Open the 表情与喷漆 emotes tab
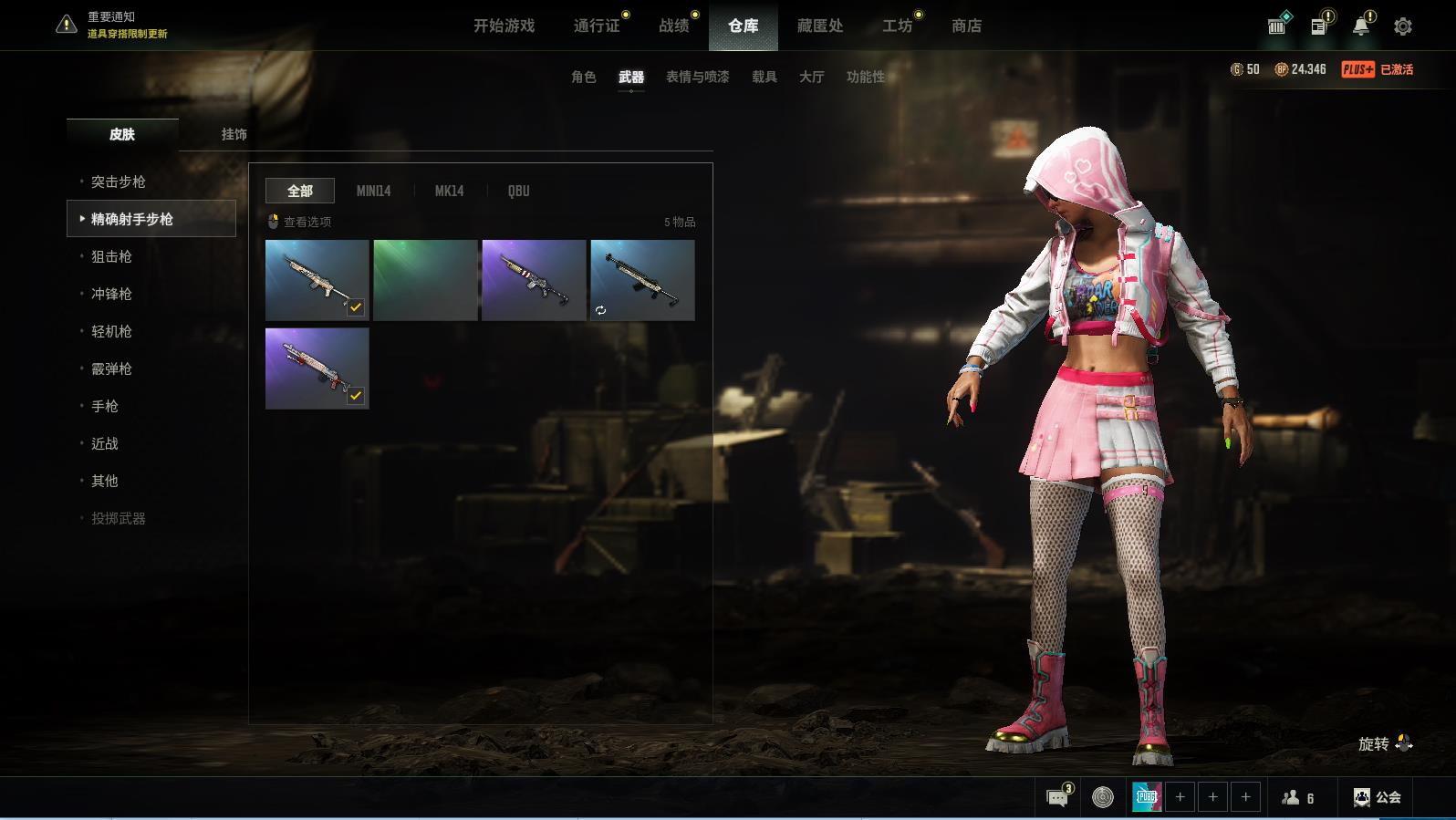The image size is (1456, 820). (697, 77)
